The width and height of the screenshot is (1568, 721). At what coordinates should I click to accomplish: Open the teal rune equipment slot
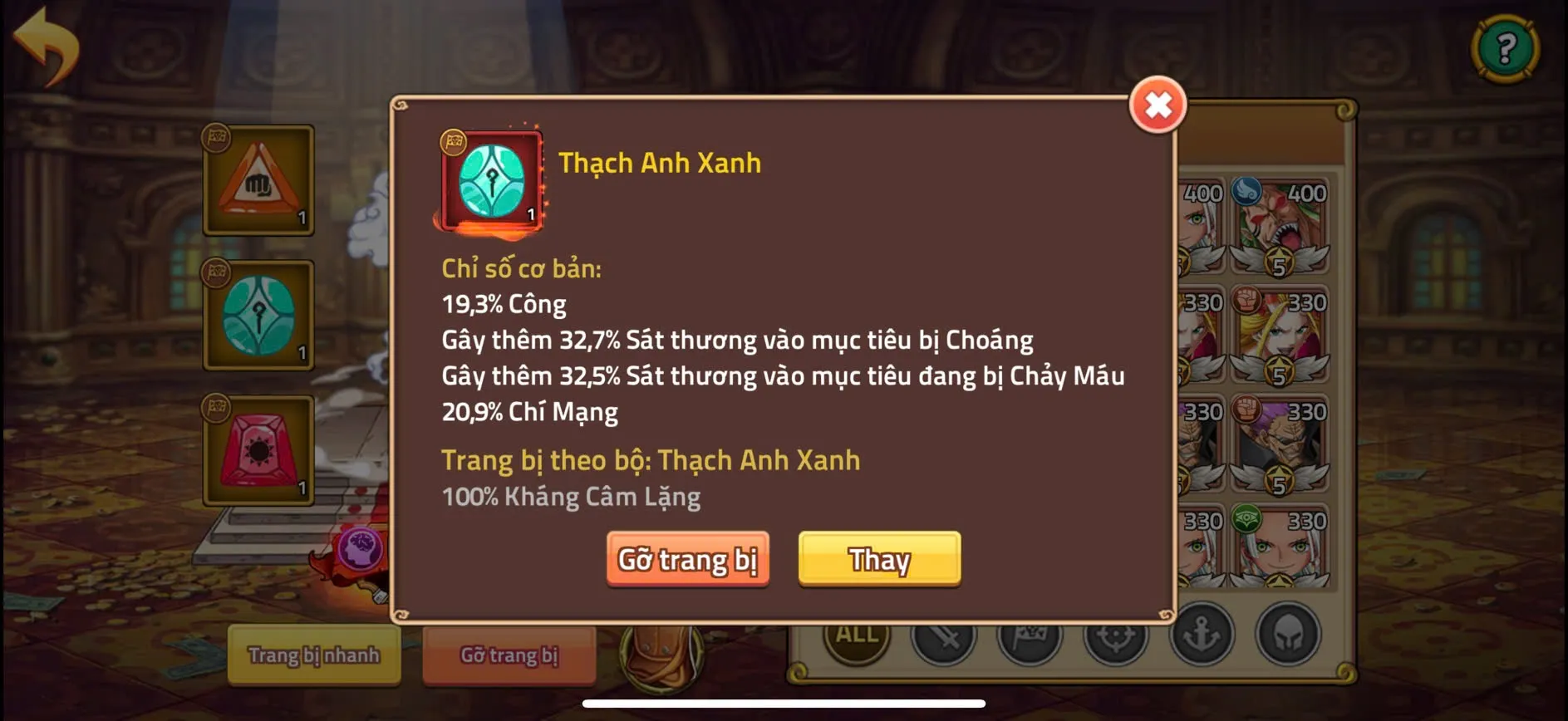(258, 316)
